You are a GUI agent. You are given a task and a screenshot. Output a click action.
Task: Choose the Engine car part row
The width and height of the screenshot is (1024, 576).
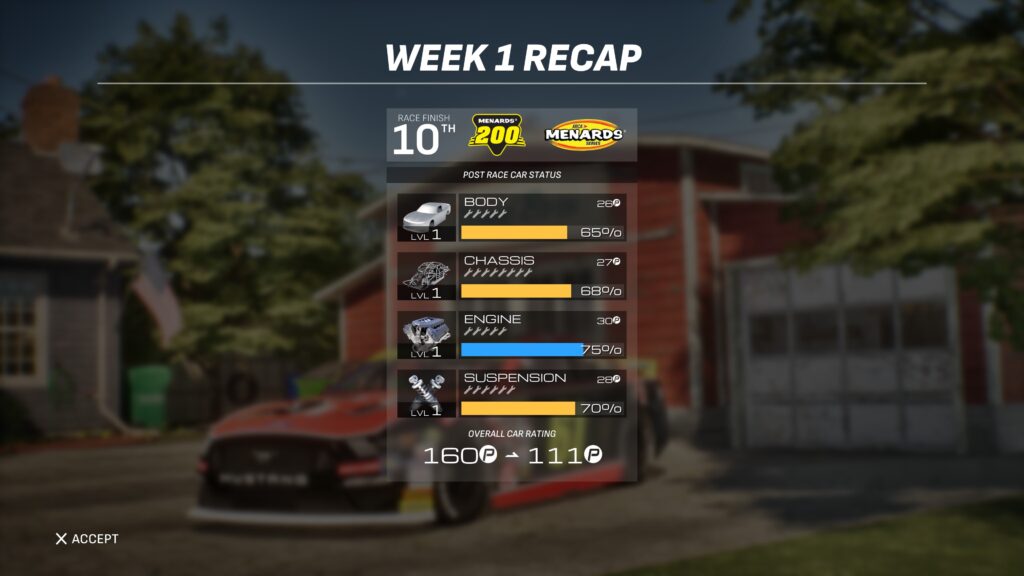(x=511, y=336)
